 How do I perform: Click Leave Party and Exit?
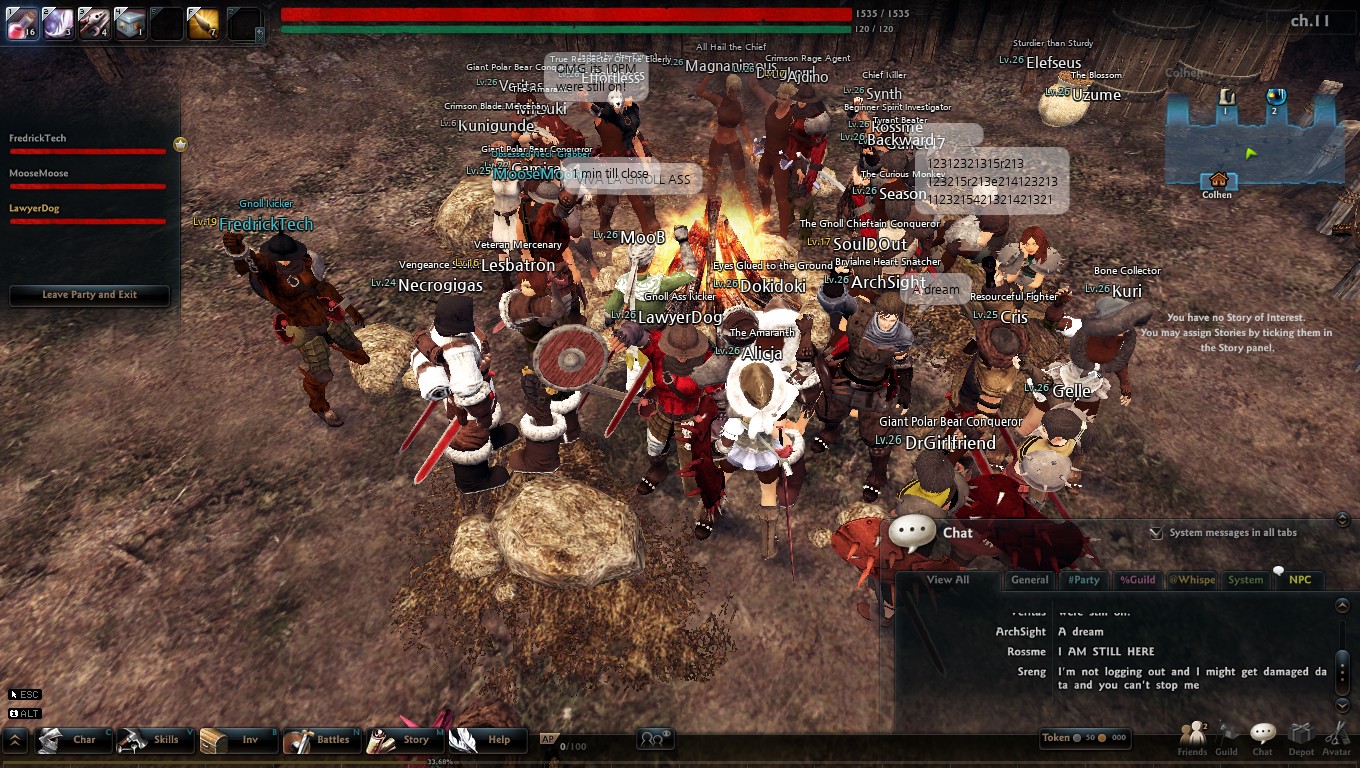pos(89,295)
